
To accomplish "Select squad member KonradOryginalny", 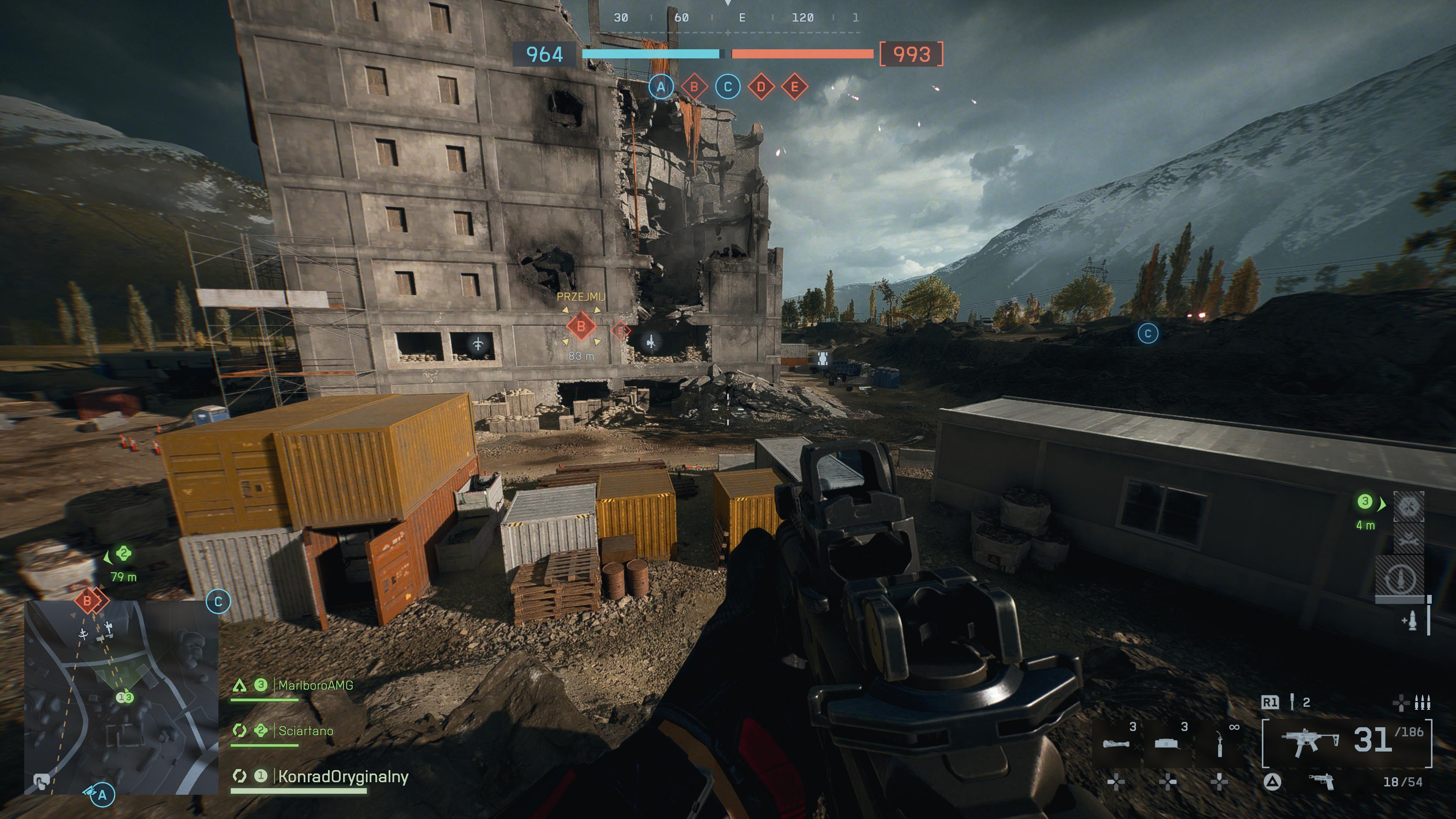I will [342, 777].
